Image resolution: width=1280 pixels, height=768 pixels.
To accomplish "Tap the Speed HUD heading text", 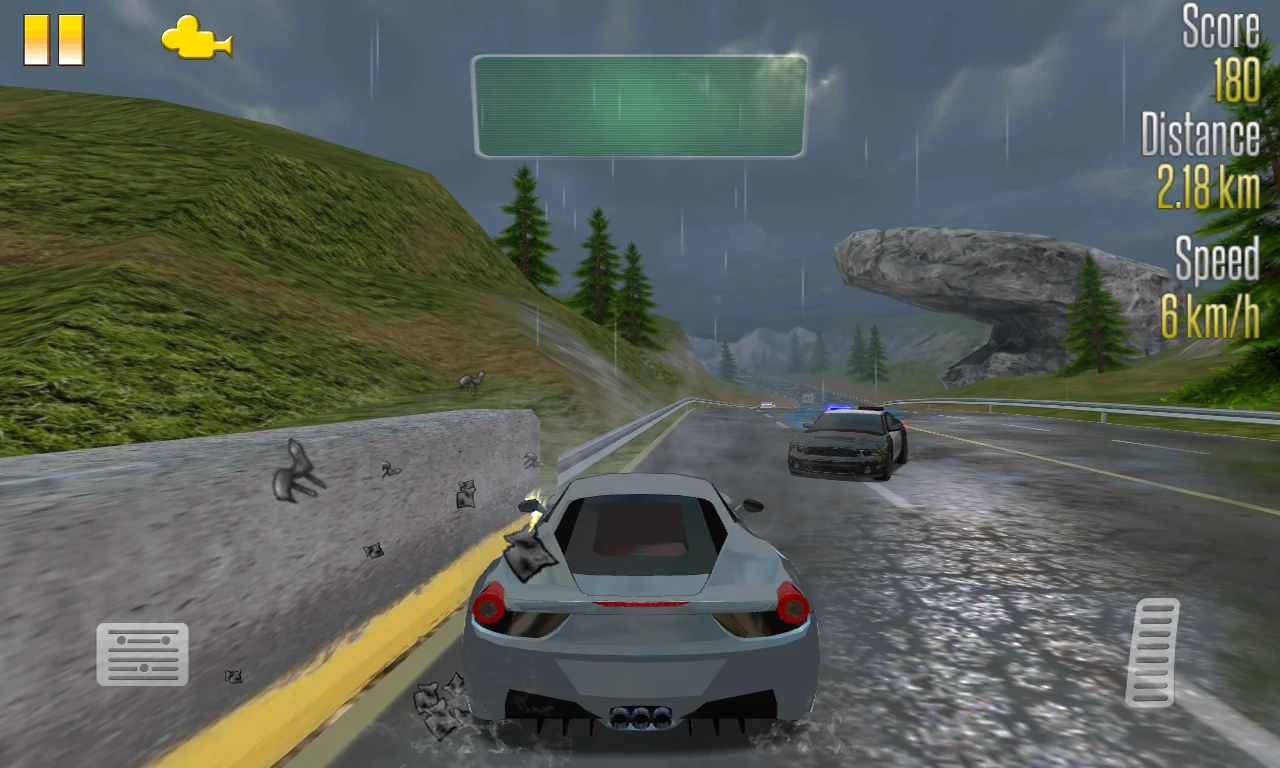I will click(x=1216, y=260).
